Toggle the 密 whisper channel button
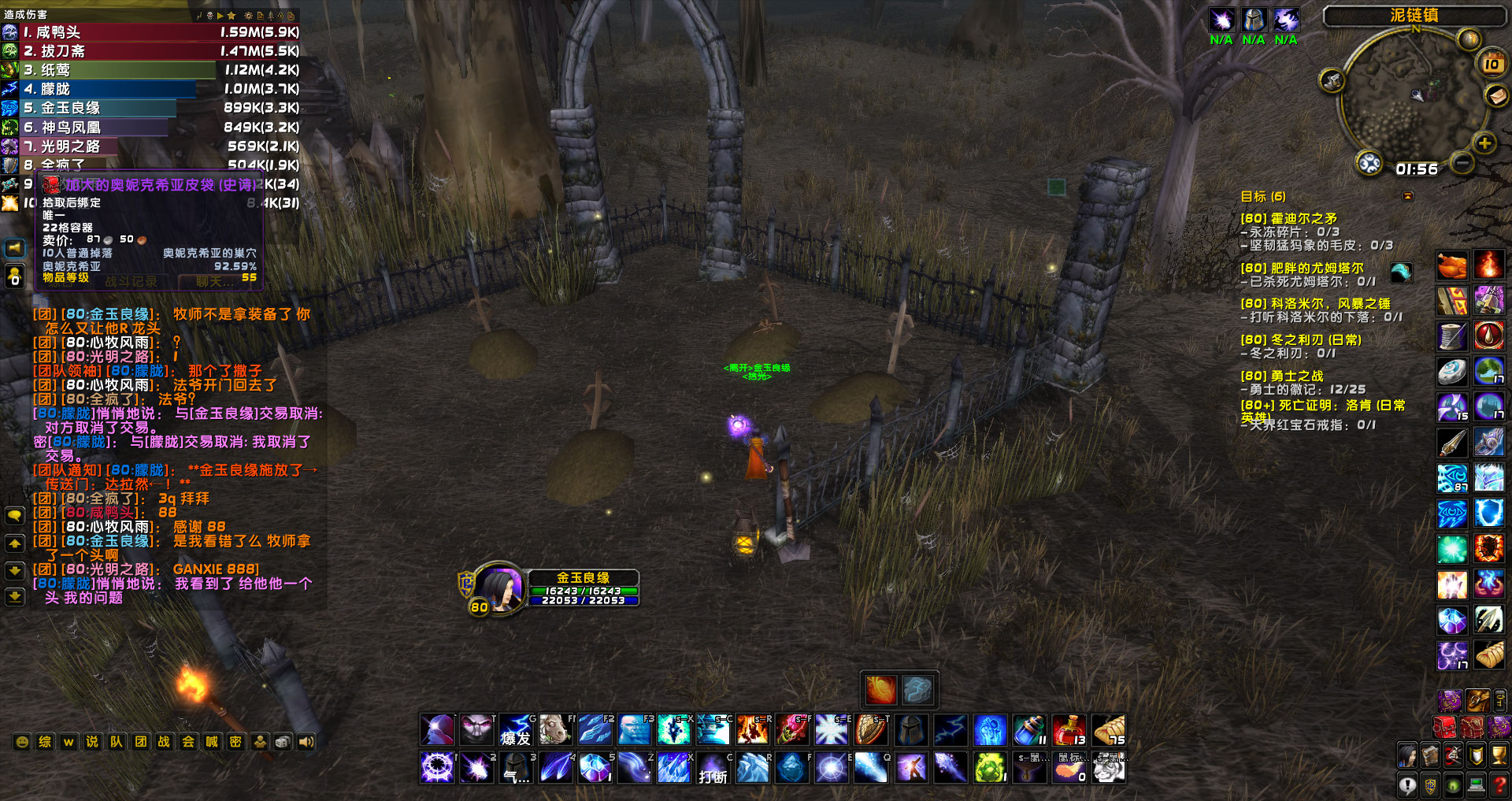The image size is (1512, 801). [x=234, y=742]
